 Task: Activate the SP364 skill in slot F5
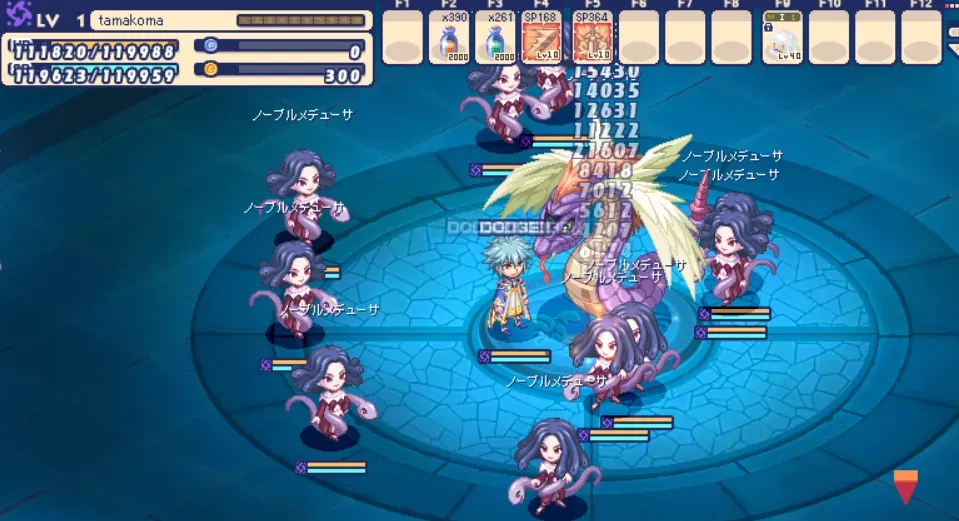(587, 44)
